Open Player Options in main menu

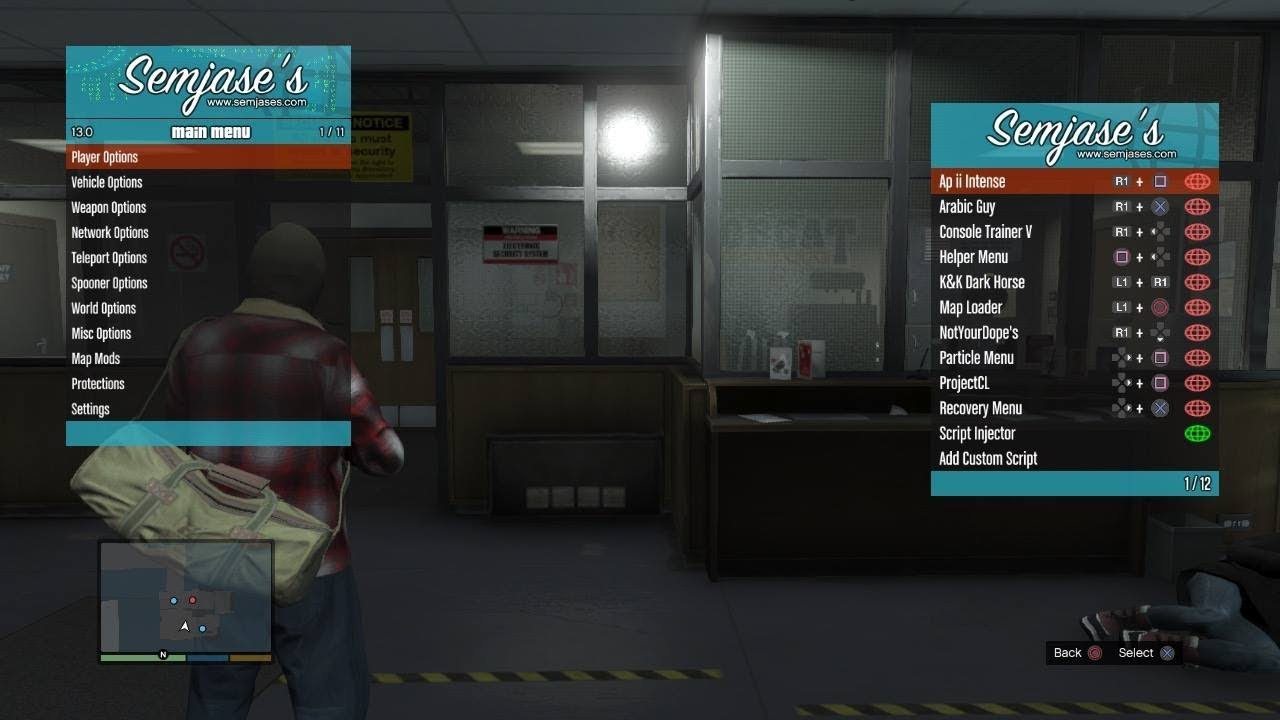pyautogui.click(x=105, y=157)
